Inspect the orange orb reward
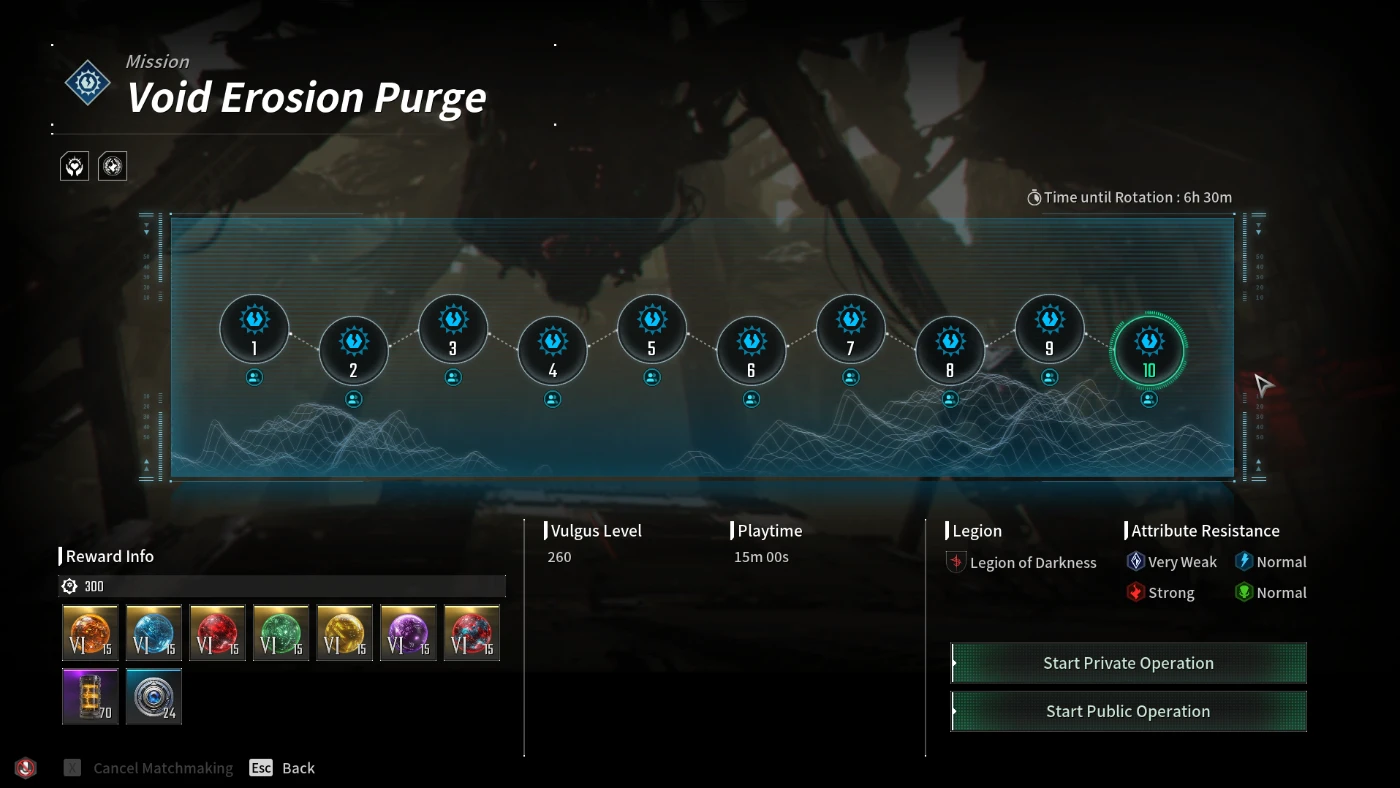Viewport: 1400px width, 788px height. pyautogui.click(x=90, y=633)
